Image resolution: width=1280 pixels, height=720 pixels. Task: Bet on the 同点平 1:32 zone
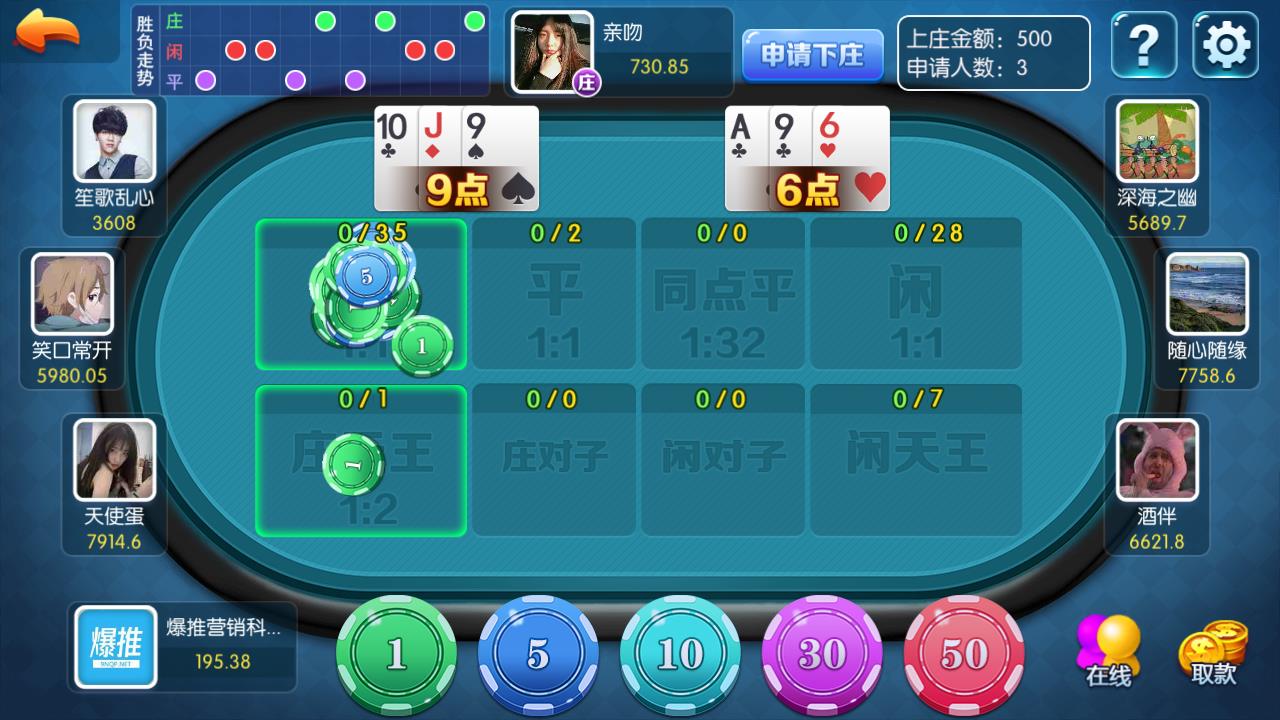tap(722, 295)
